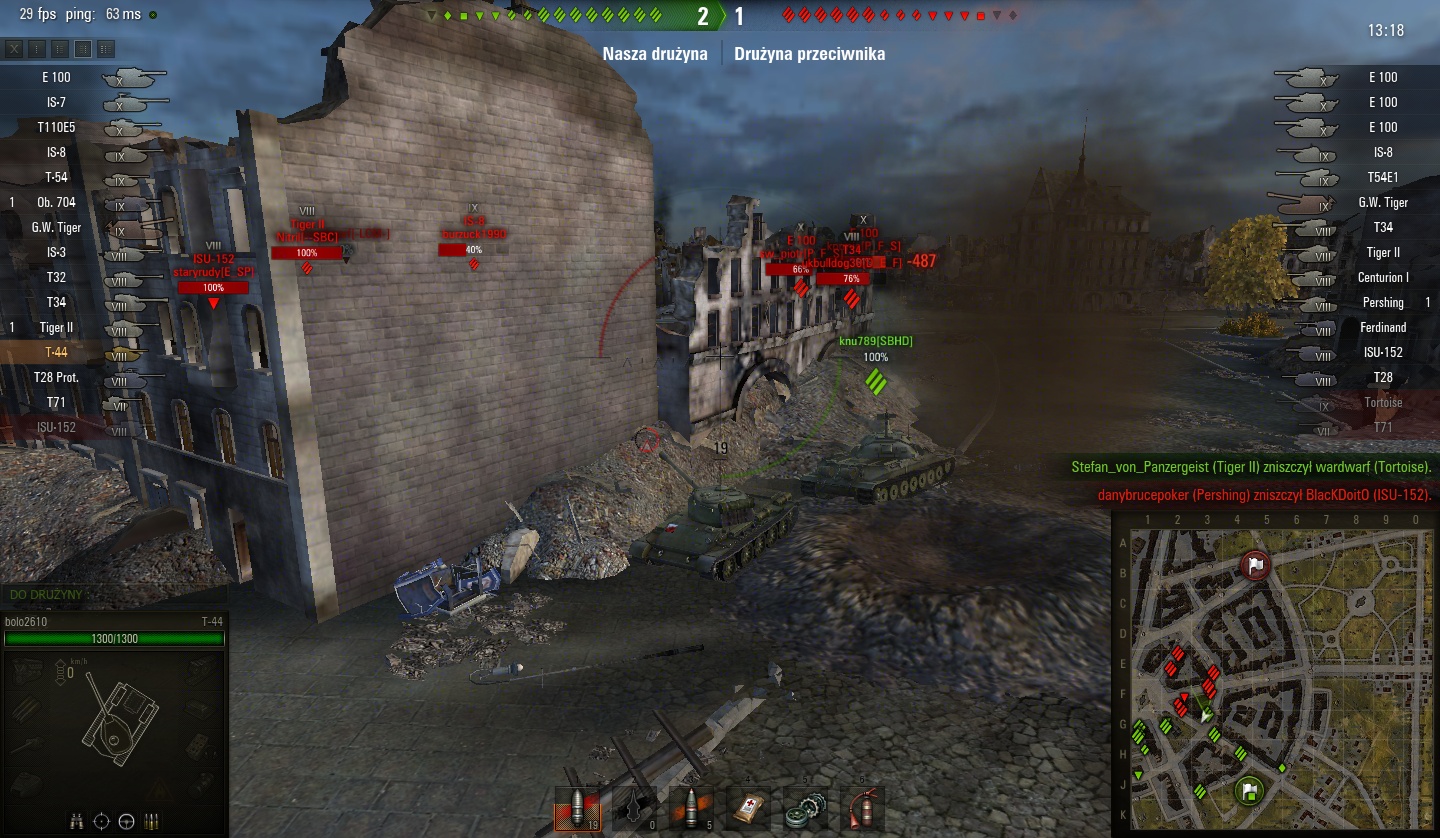The image size is (1440, 838).
Task: Use the first aid kit consumable
Action: 749,808
